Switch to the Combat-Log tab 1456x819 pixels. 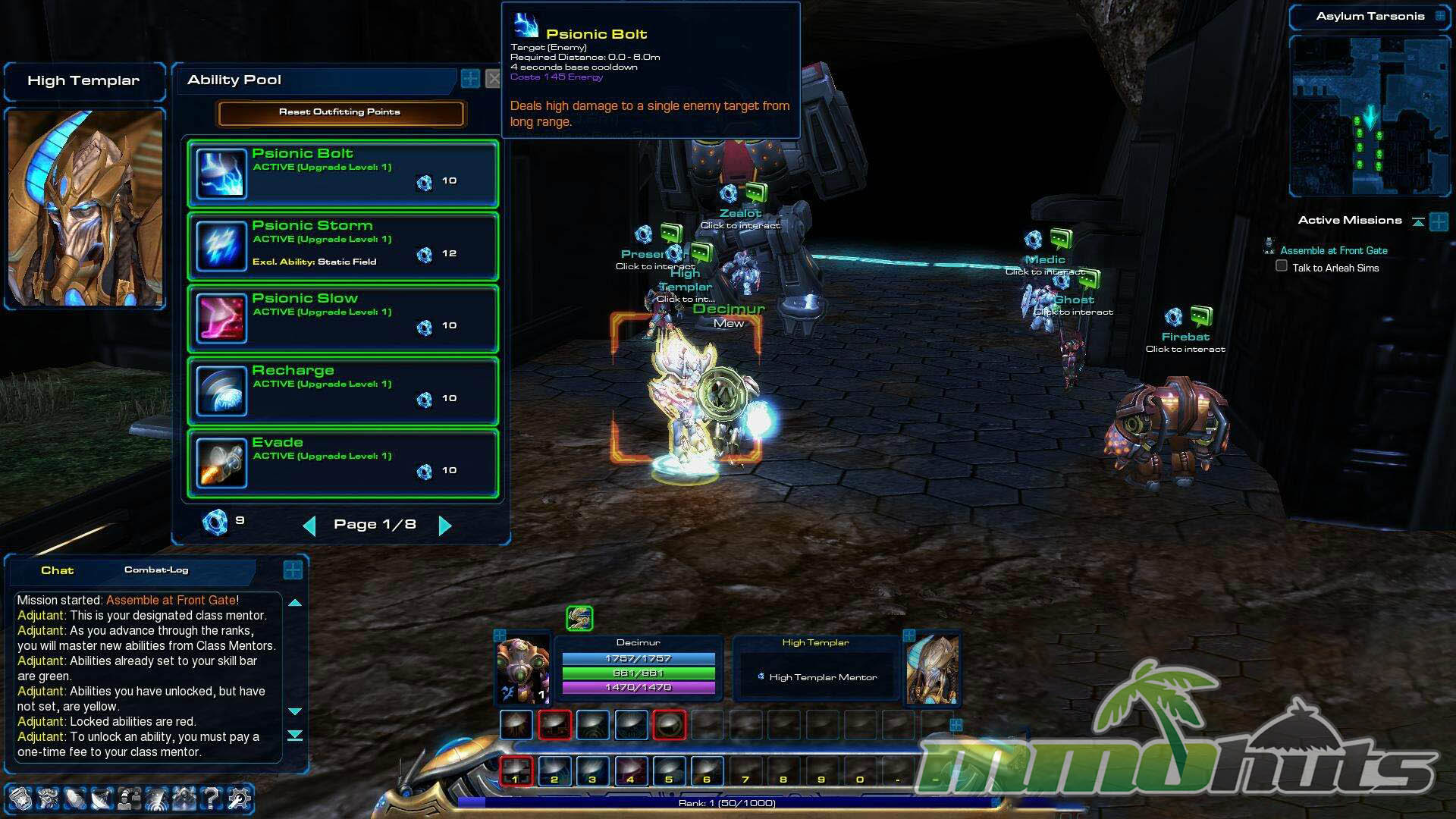tap(156, 570)
